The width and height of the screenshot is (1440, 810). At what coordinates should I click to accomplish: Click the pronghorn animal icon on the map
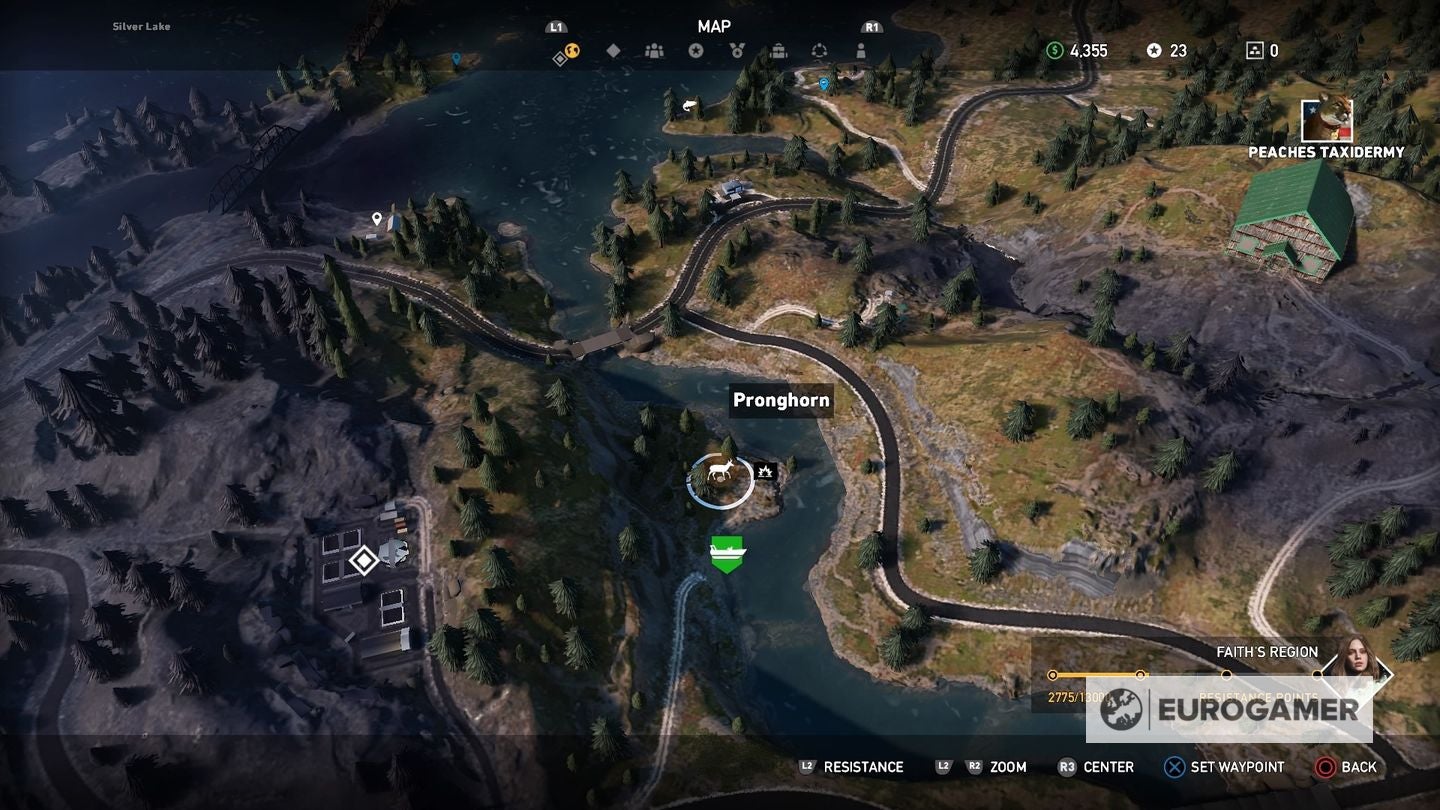point(722,469)
